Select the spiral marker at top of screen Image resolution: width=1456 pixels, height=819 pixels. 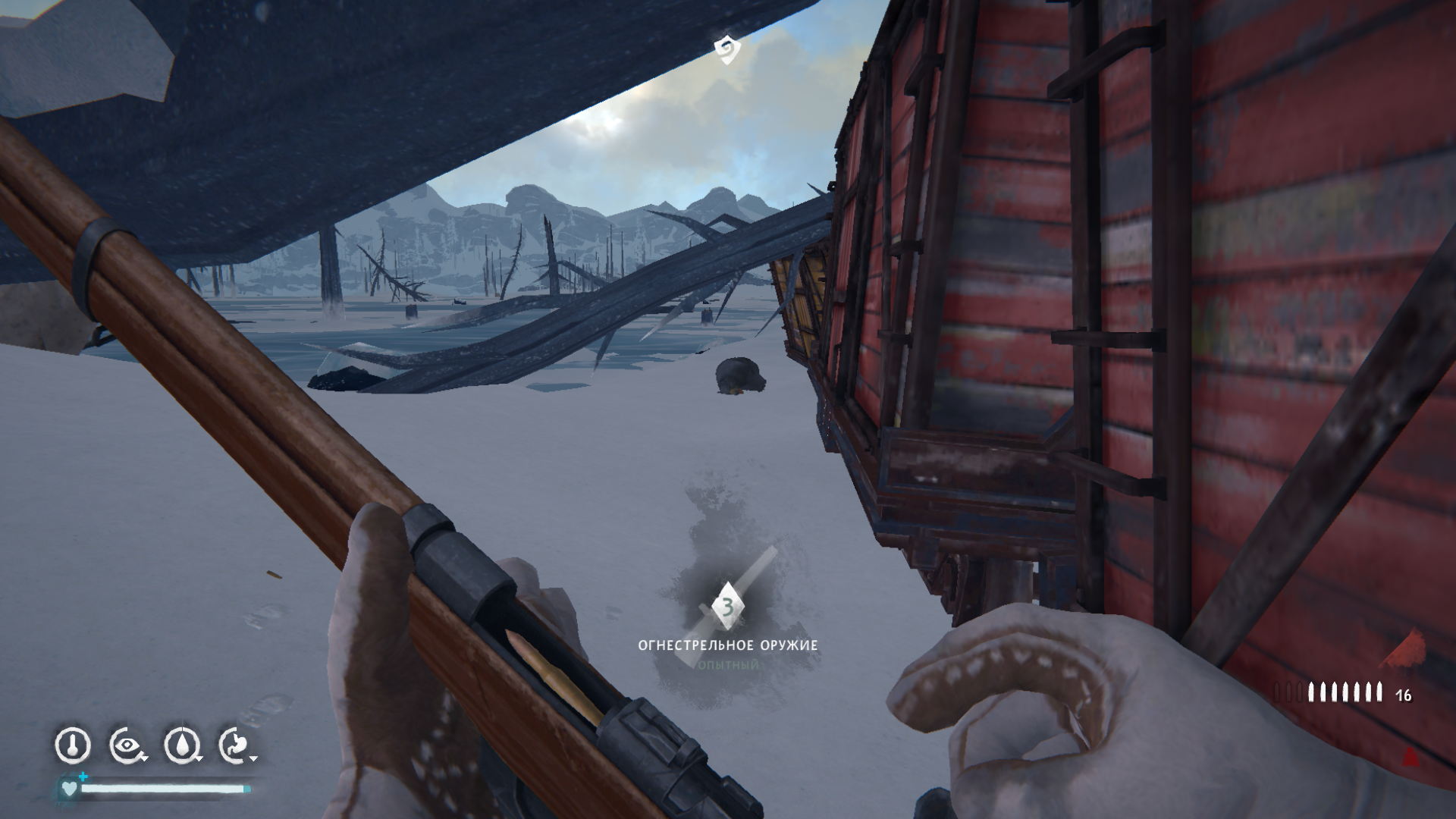[x=726, y=49]
